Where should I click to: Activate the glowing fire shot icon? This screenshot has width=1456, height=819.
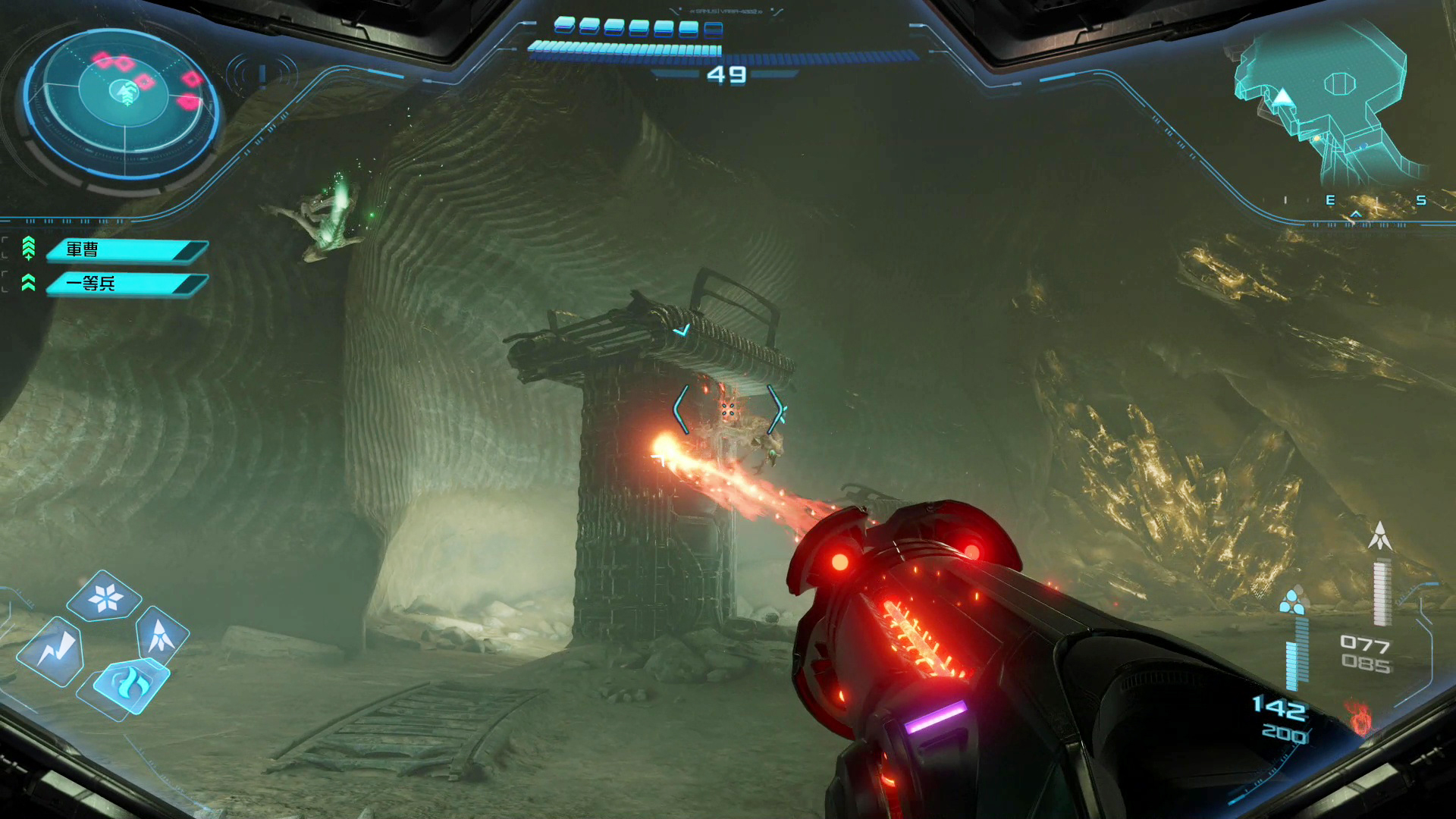130,683
